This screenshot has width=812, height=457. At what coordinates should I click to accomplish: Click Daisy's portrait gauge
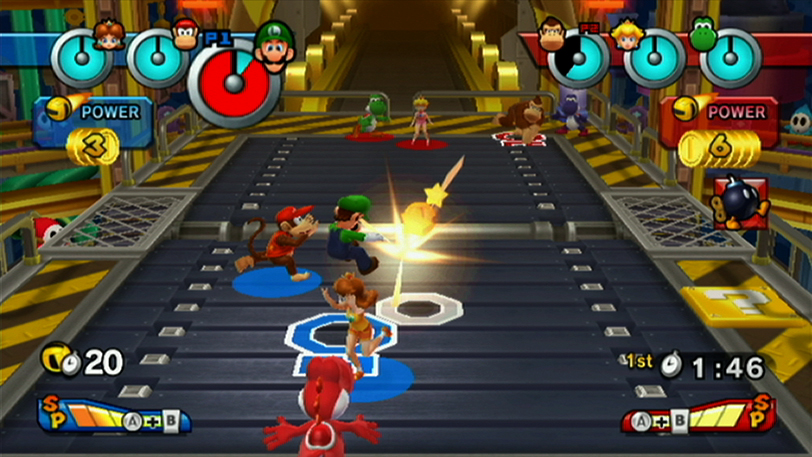point(81,56)
